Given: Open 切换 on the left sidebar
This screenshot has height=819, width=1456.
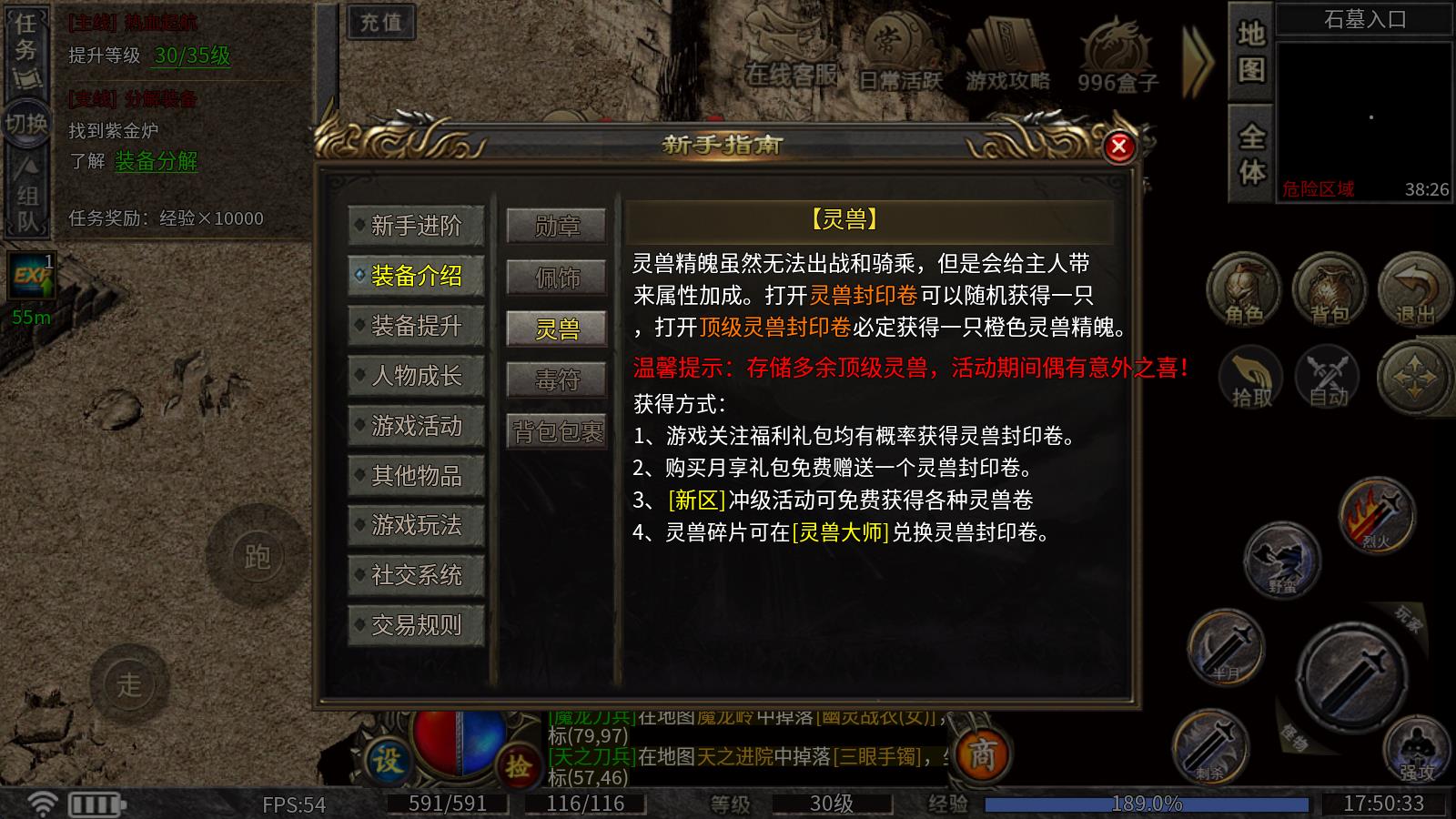Looking at the screenshot, I should [27, 123].
